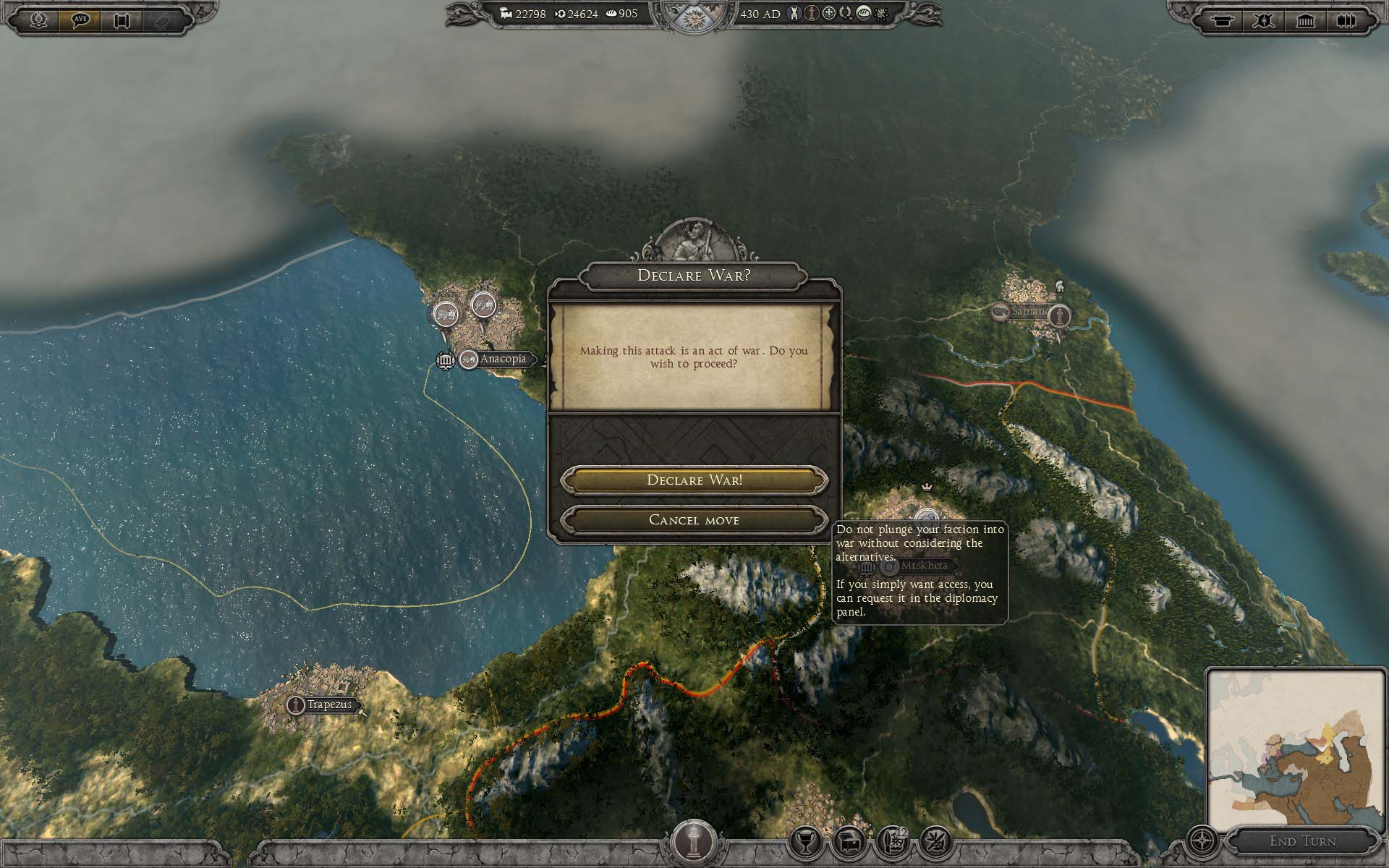Open the shield and swords forces list
The image size is (1389, 868).
tap(1263, 20)
